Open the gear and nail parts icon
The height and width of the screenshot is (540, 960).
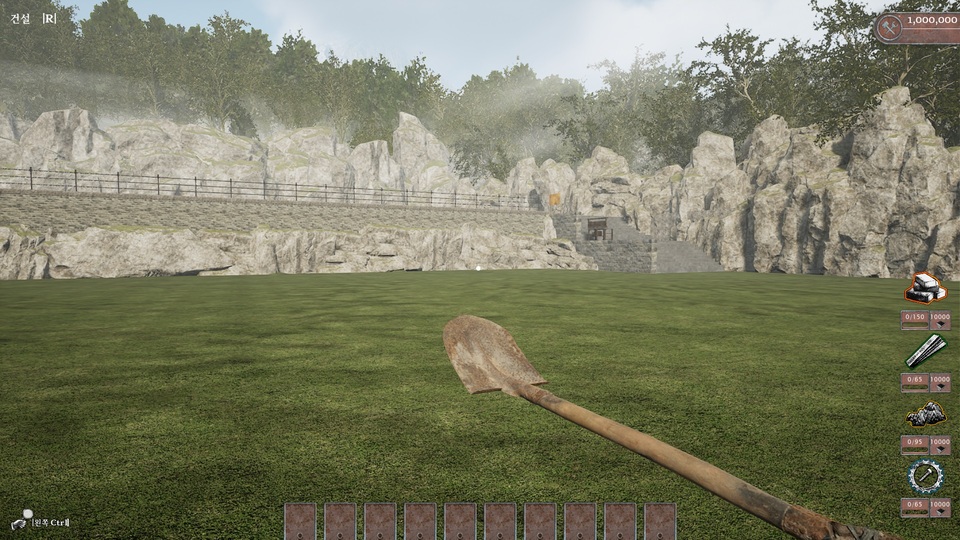(925, 476)
